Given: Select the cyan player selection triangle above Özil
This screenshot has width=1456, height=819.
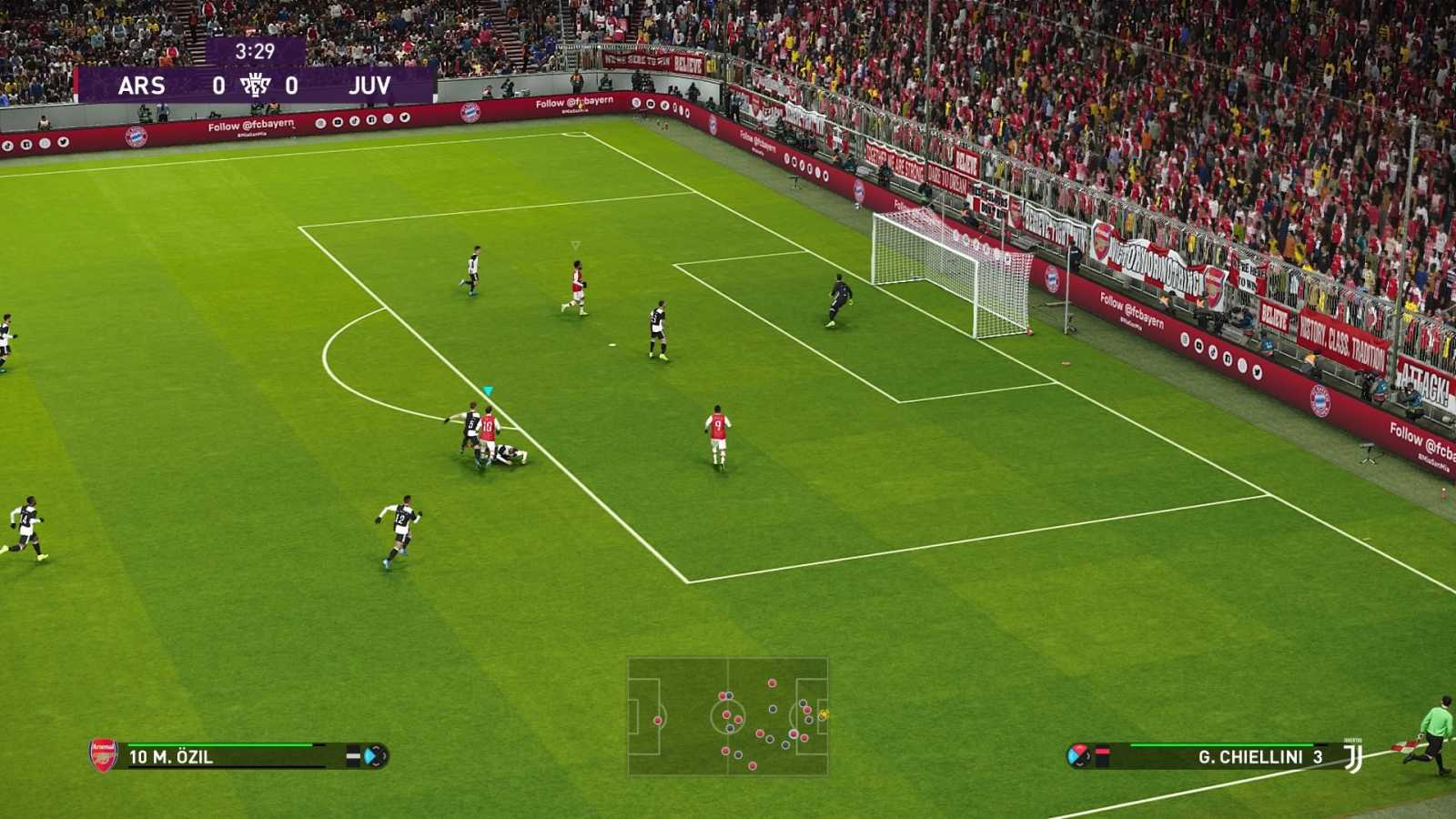Looking at the screenshot, I should [489, 388].
